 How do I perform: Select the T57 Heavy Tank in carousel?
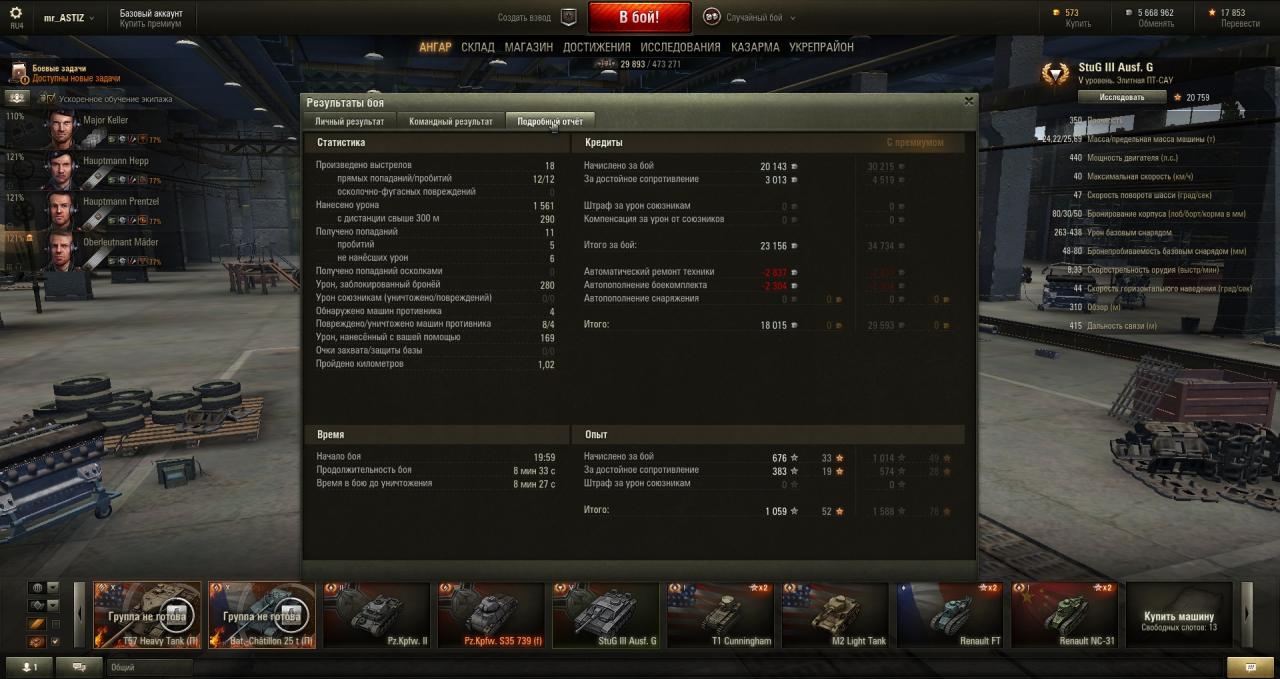148,616
